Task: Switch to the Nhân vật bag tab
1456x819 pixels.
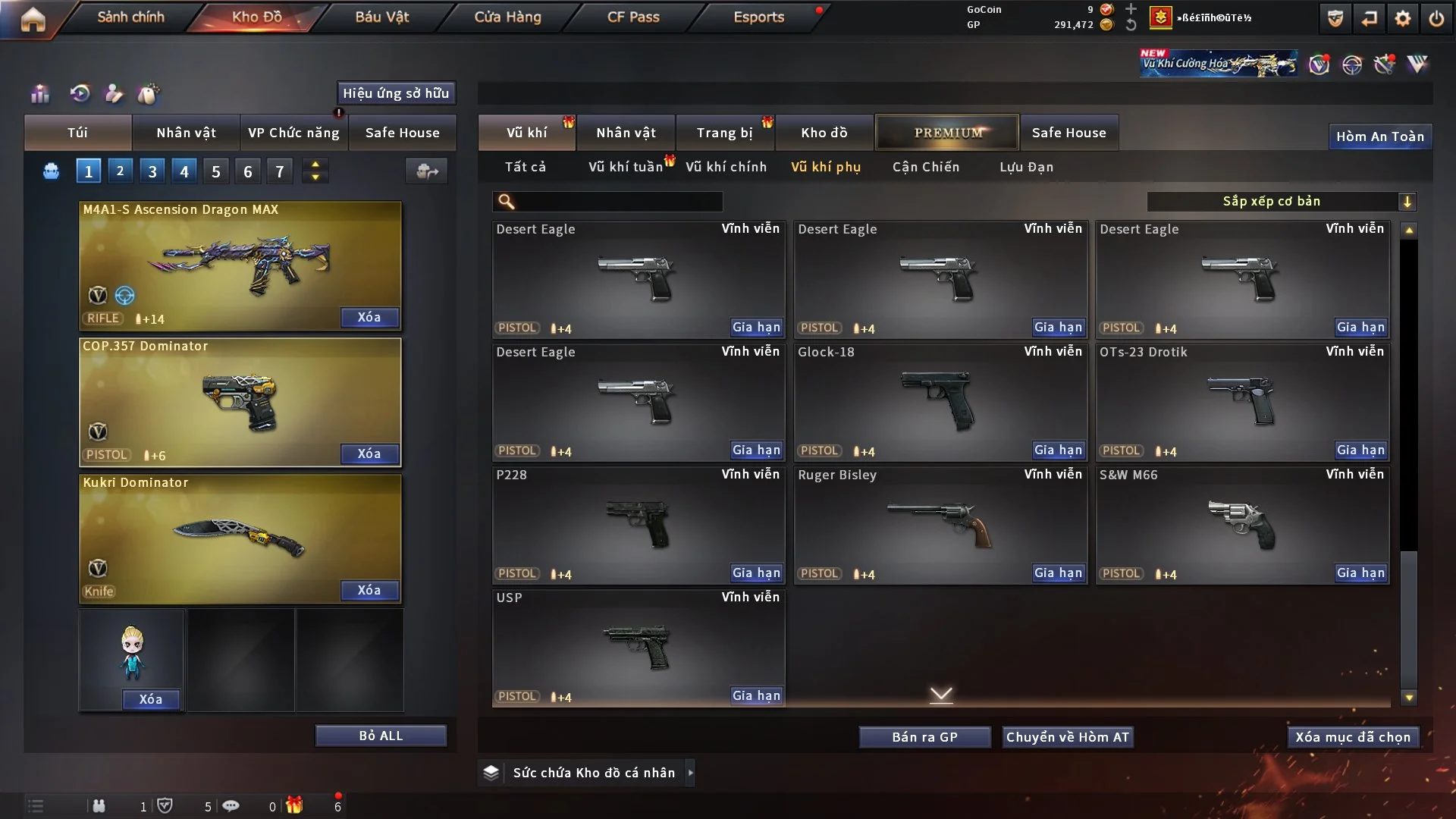Action: pos(186,133)
